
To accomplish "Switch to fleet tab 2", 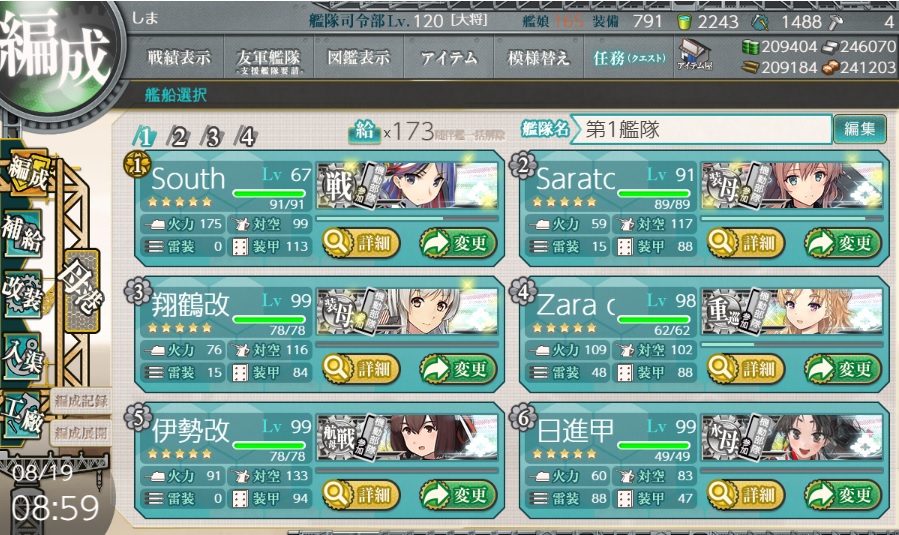I will click(179, 137).
